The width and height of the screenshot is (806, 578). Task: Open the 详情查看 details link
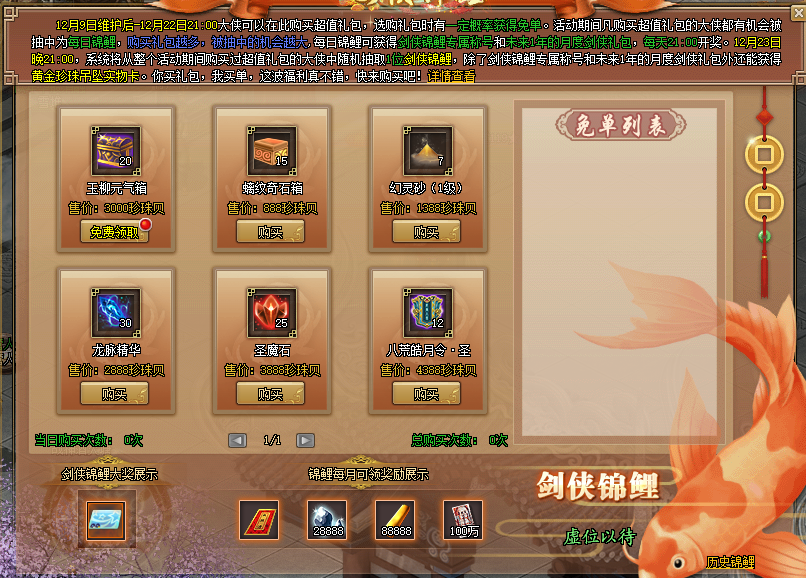click(452, 76)
